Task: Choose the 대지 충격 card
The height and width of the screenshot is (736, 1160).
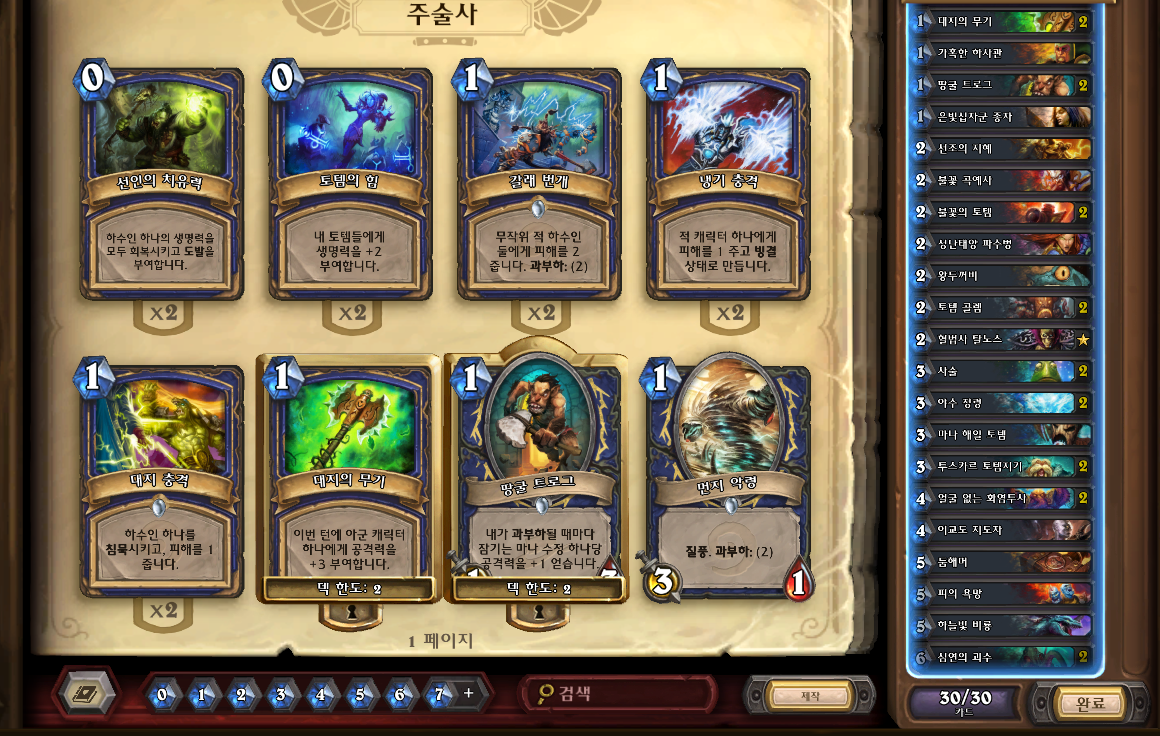Action: tap(161, 480)
